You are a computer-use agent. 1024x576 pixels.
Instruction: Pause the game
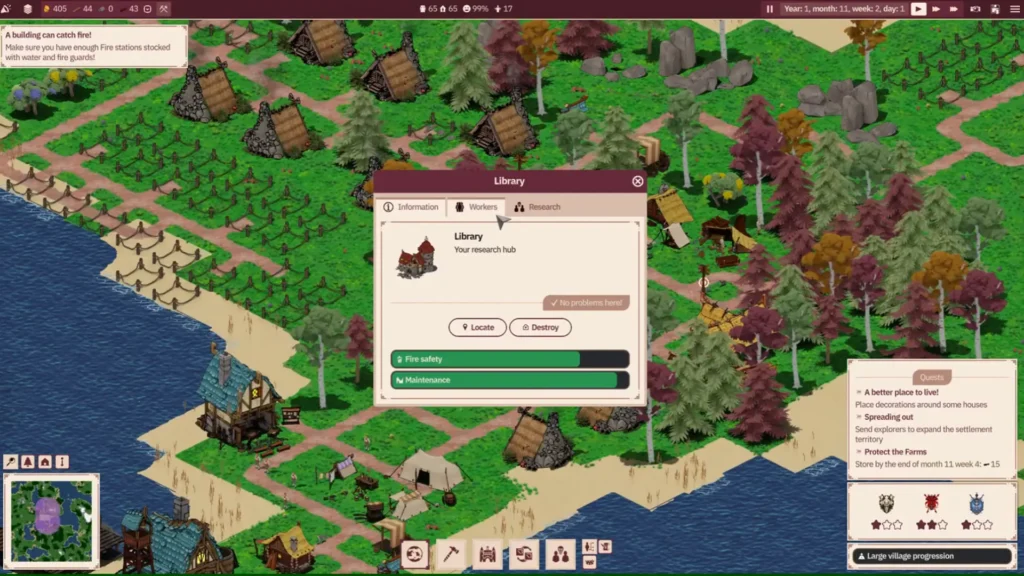pos(770,9)
